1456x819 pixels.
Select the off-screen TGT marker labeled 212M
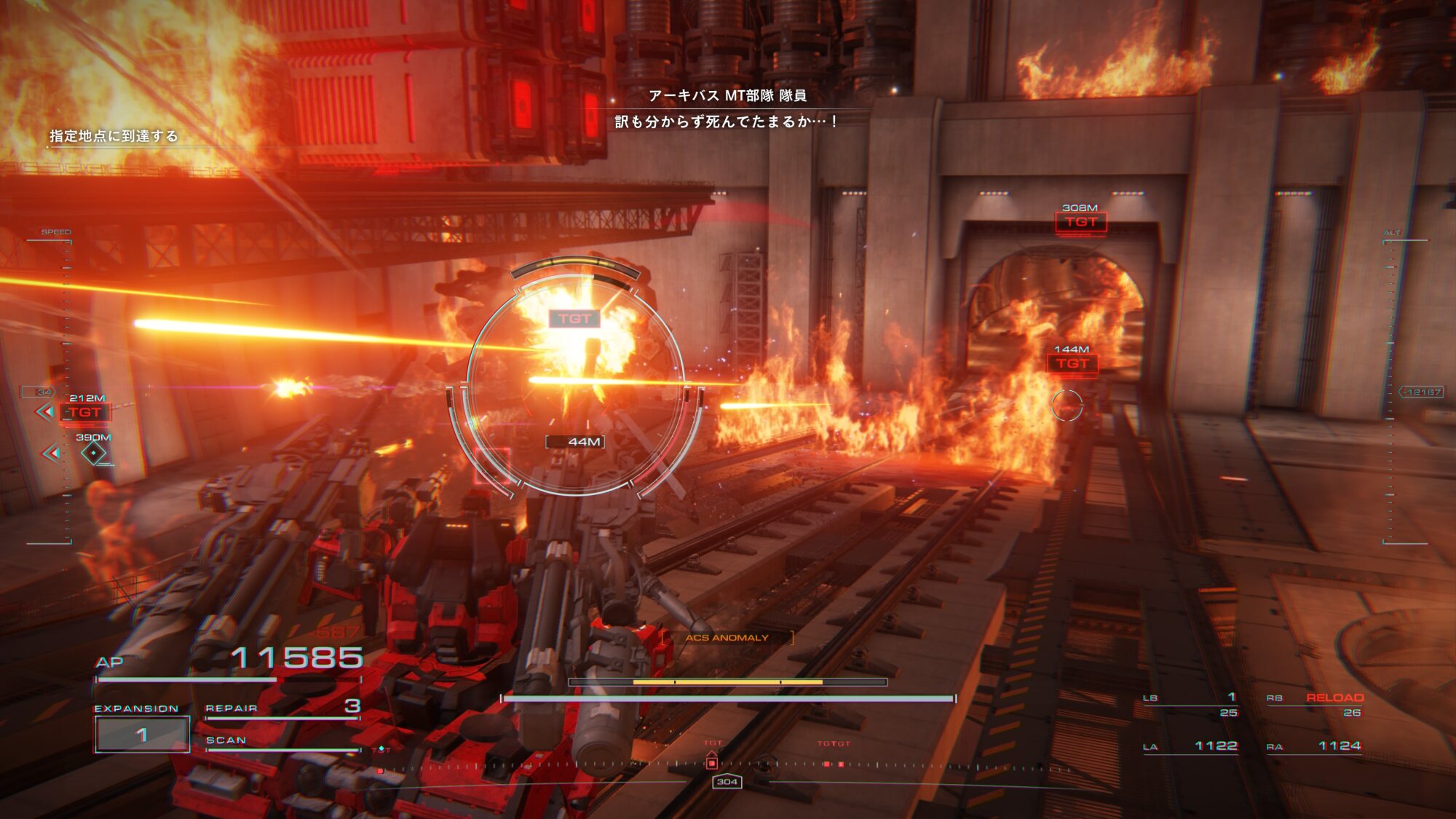(85, 413)
